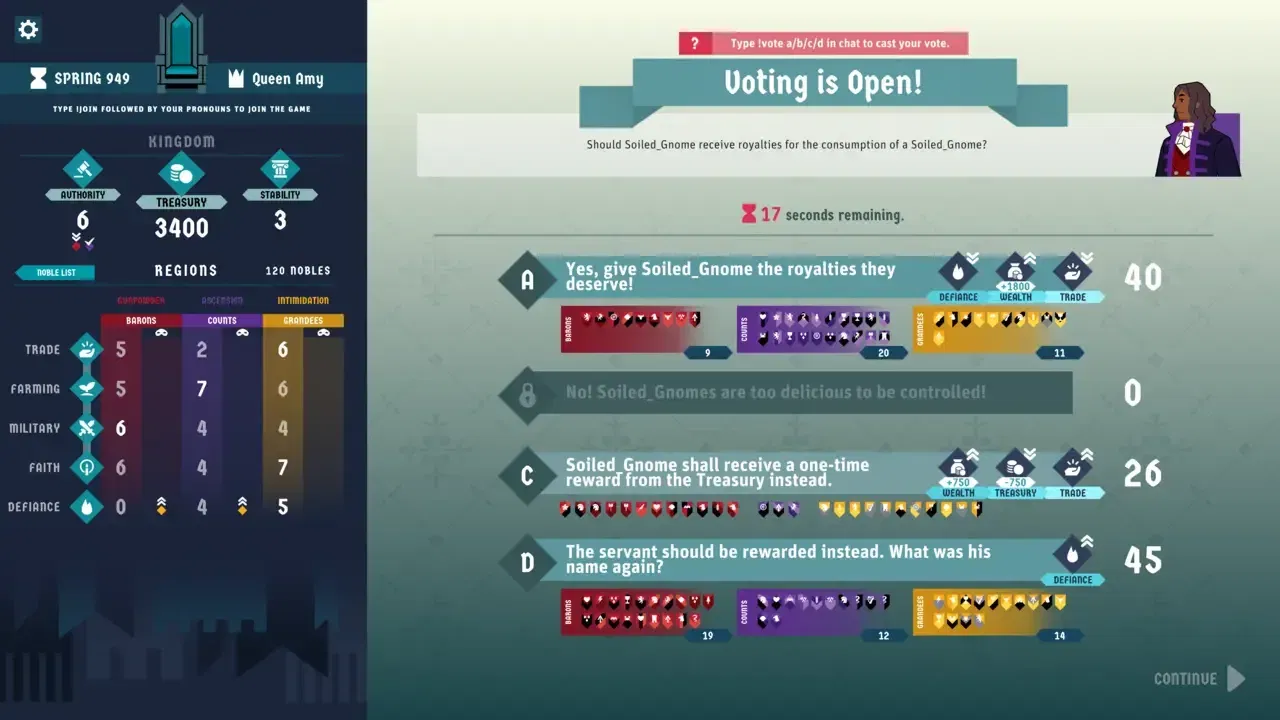Select the Trade hand icon in the sidebar

87,349
